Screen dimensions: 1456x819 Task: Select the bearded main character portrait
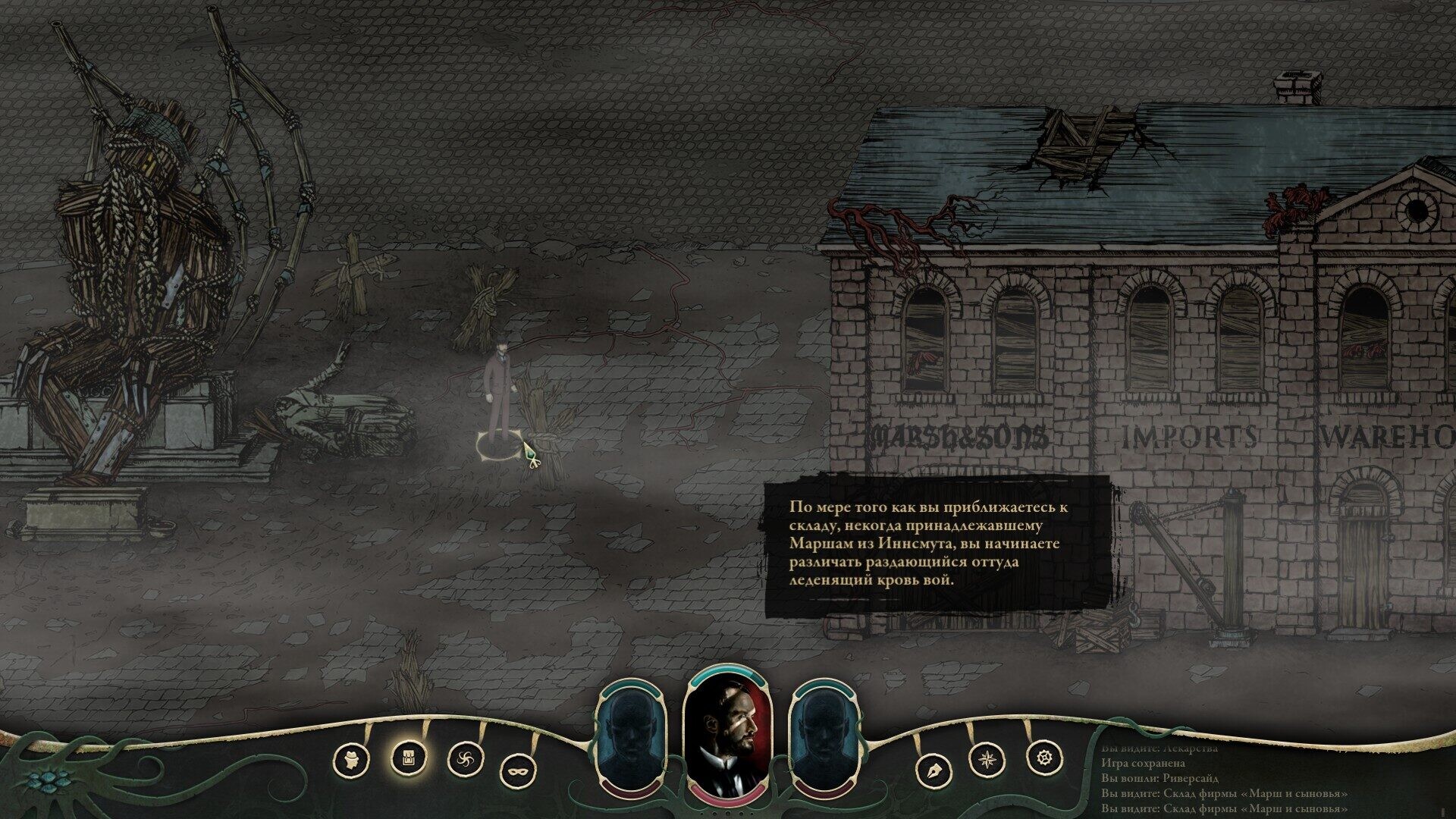coord(727,736)
